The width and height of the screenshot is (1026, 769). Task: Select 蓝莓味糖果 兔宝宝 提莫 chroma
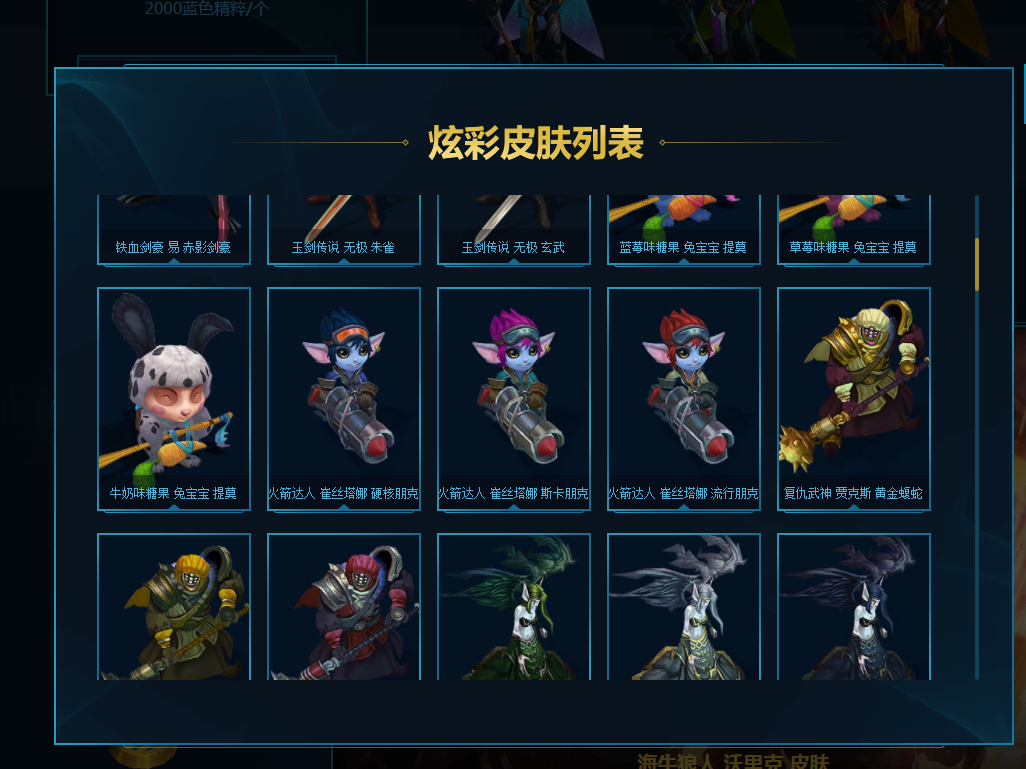click(x=683, y=230)
